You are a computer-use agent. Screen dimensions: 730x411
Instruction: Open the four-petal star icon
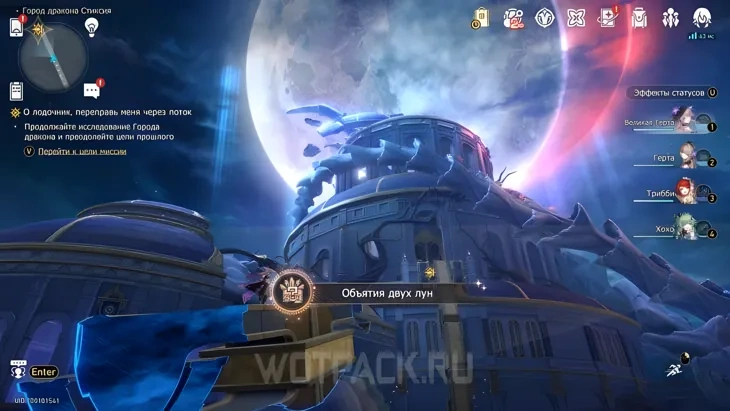(x=576, y=17)
